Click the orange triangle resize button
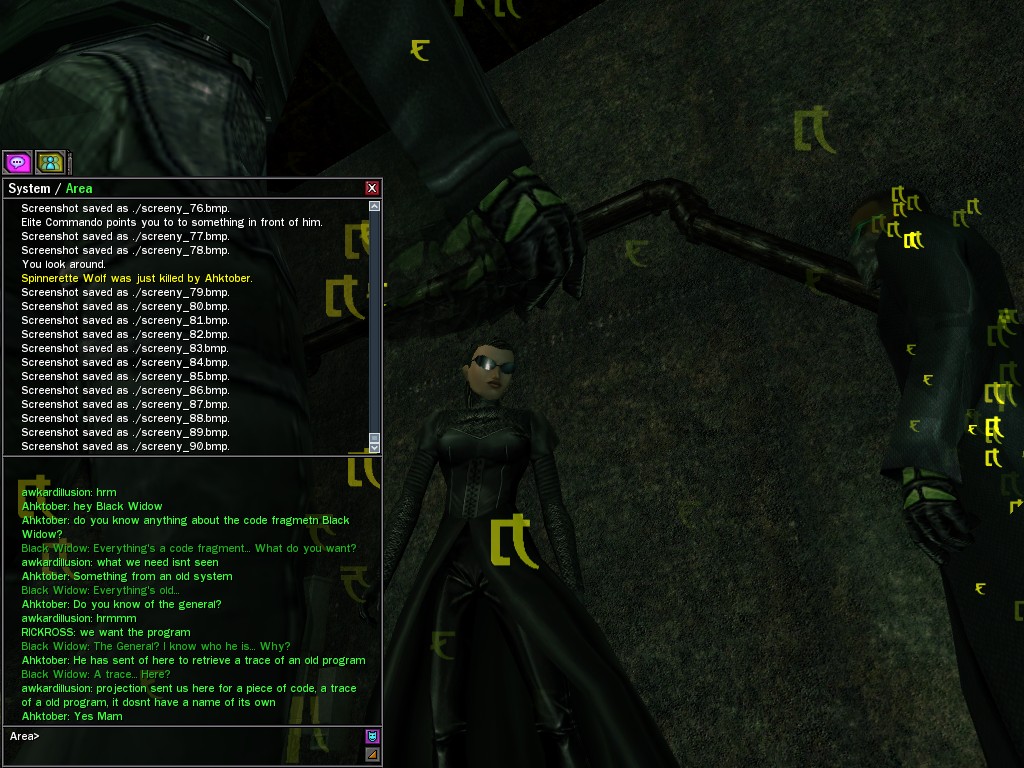This screenshot has height=768, width=1024. pyautogui.click(x=372, y=754)
